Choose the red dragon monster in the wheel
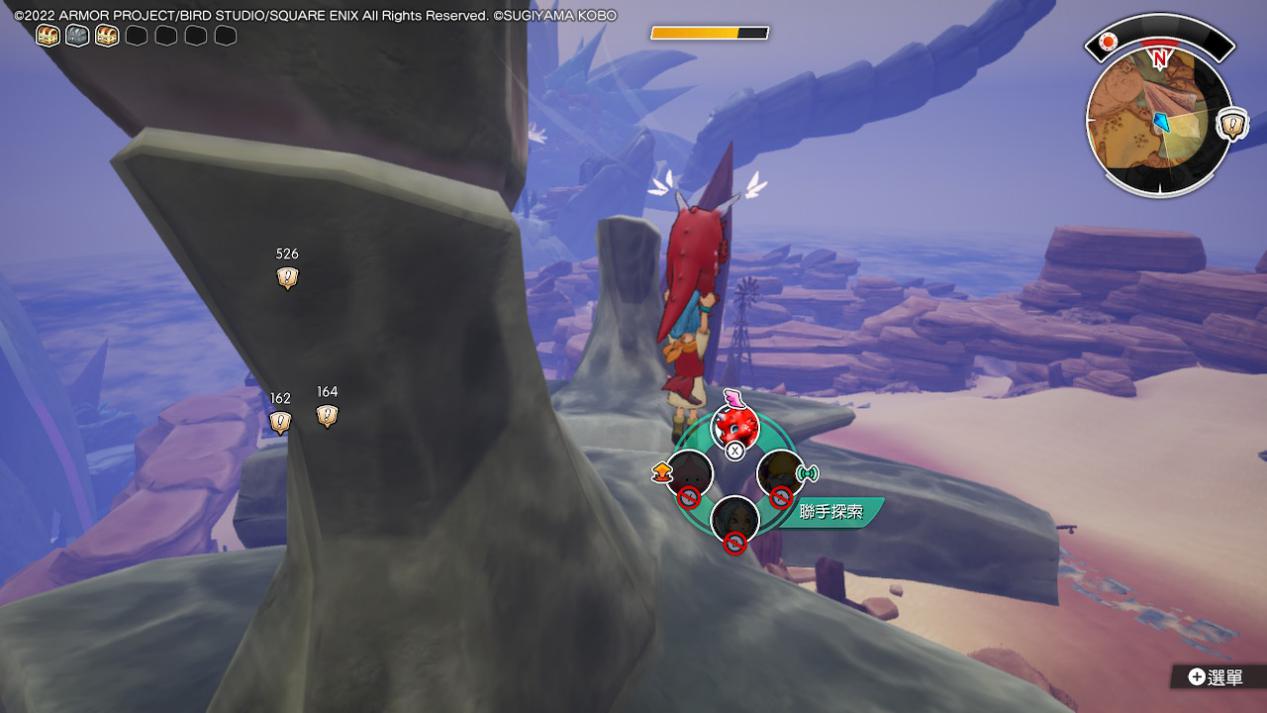 [x=735, y=424]
